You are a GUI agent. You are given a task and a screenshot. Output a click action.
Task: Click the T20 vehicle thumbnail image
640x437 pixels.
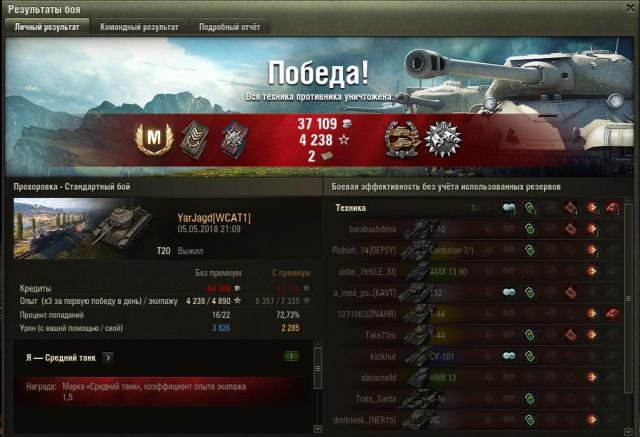click(x=80, y=229)
